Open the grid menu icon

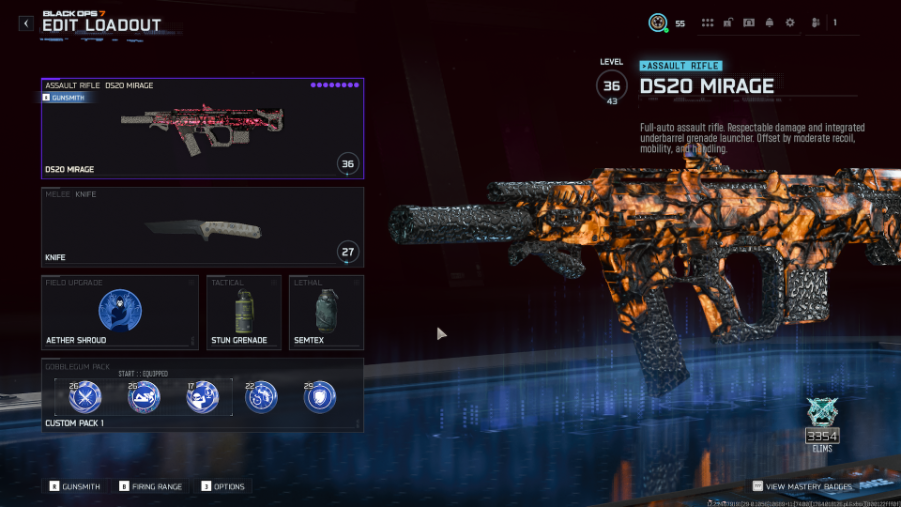point(708,23)
